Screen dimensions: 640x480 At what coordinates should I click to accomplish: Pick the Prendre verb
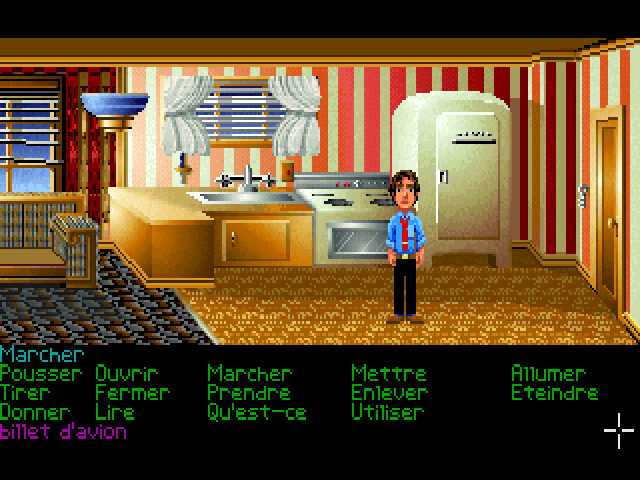[248, 393]
